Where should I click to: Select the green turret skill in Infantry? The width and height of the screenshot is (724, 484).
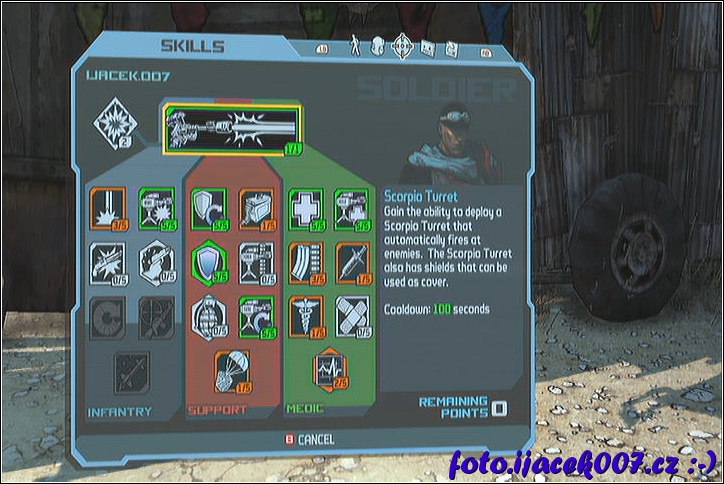click(156, 207)
